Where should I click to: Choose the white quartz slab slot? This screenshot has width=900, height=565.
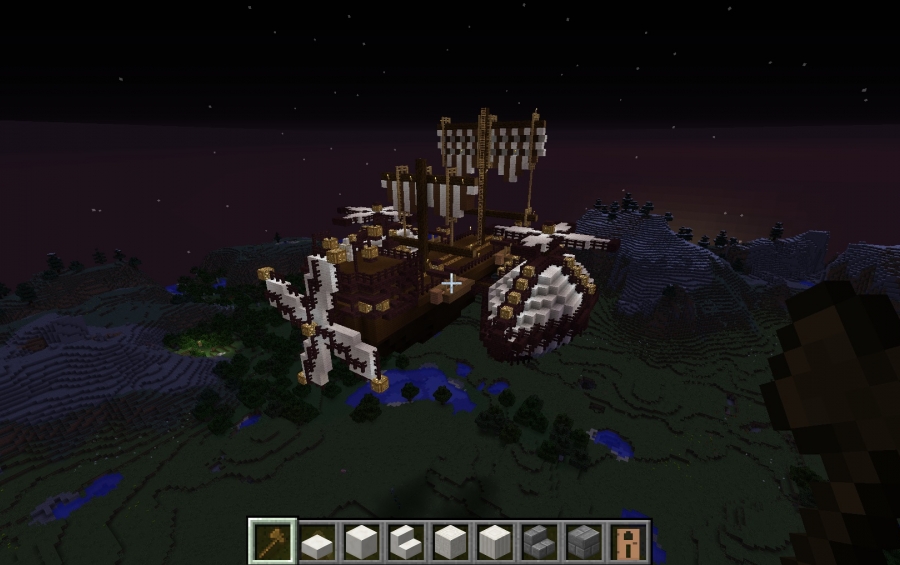point(317,542)
